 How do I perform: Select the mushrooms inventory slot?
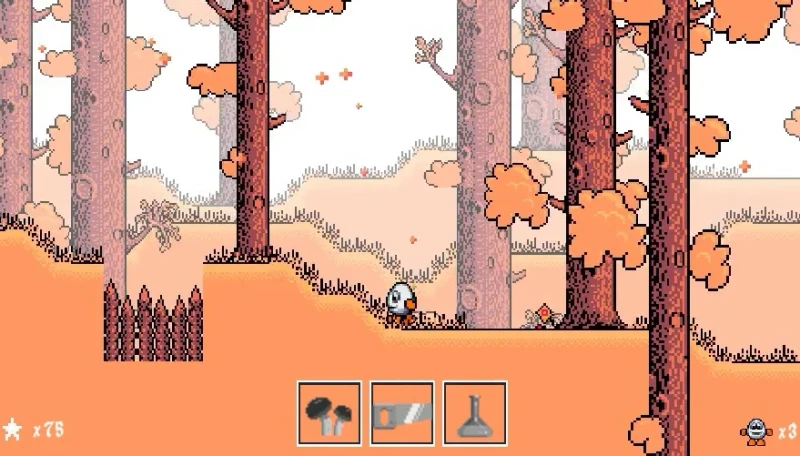(329, 413)
